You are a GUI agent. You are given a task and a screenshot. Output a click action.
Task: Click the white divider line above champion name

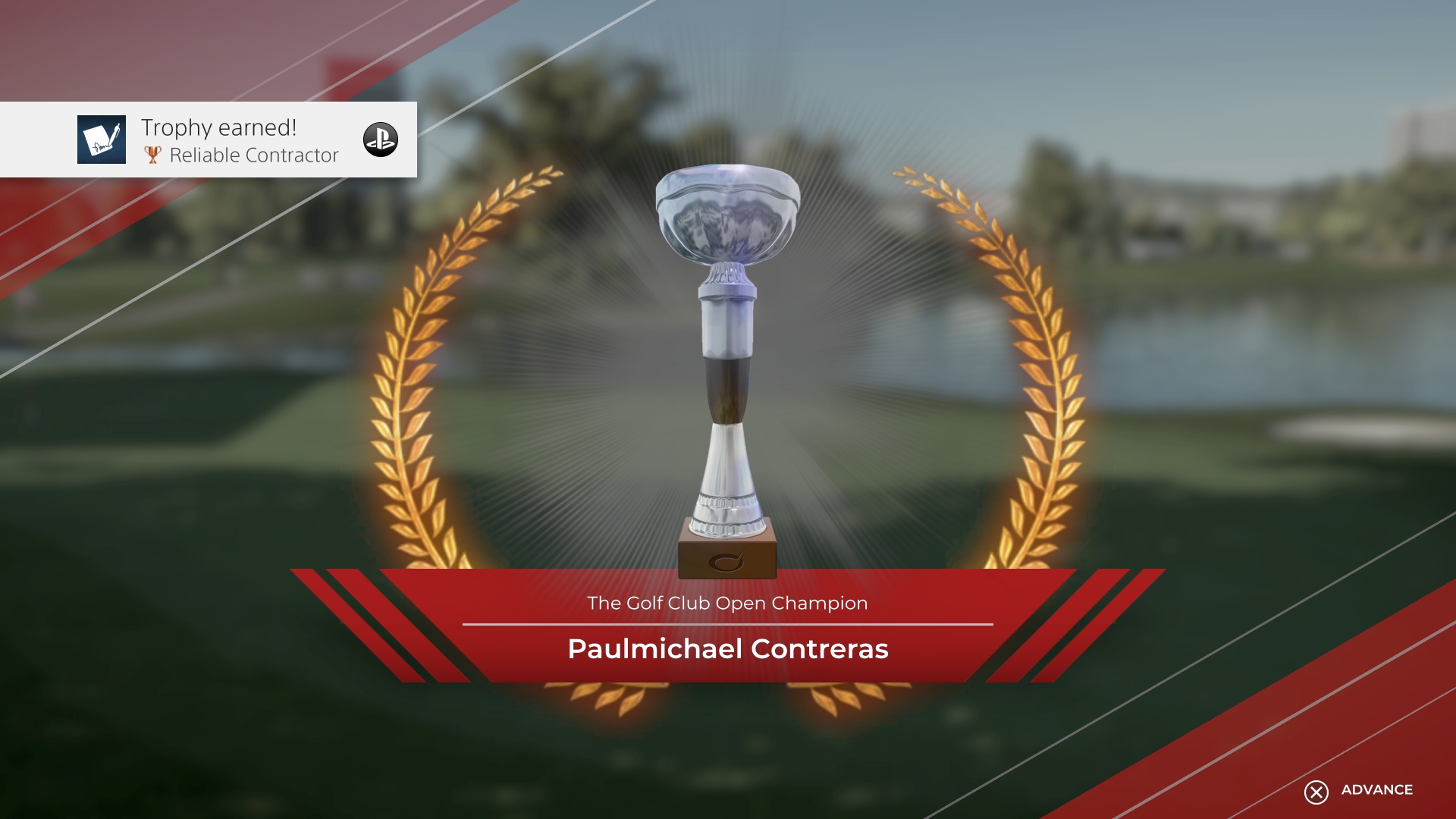726,625
